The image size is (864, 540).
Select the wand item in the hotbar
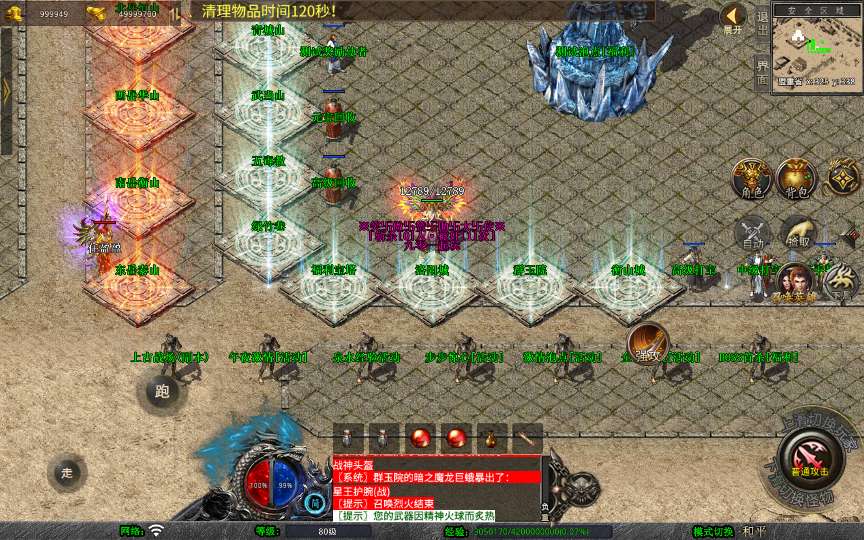tap(527, 438)
